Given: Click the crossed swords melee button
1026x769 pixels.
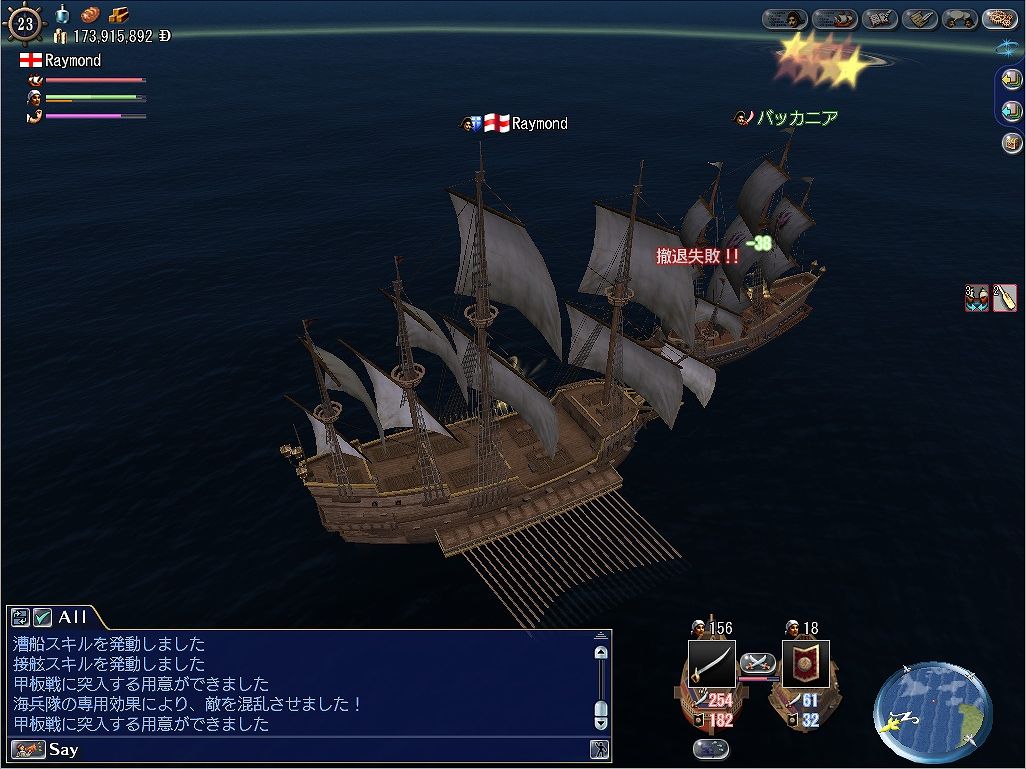Looking at the screenshot, I should click(x=758, y=662).
